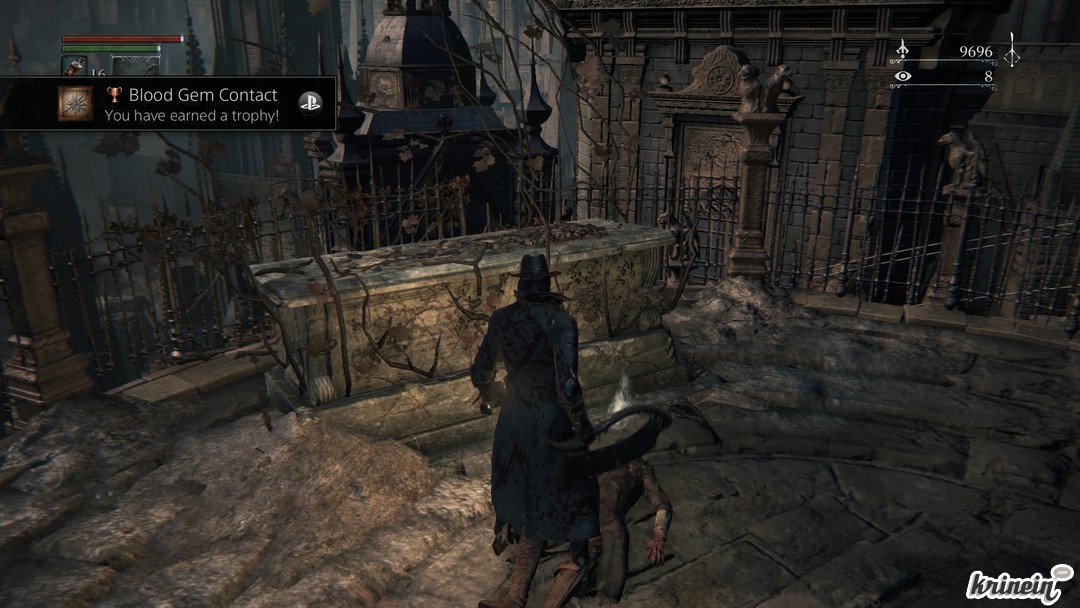Click the Hunter's Mark rune beside echoes
Screen dimensions: 1080x608
click(1012, 48)
